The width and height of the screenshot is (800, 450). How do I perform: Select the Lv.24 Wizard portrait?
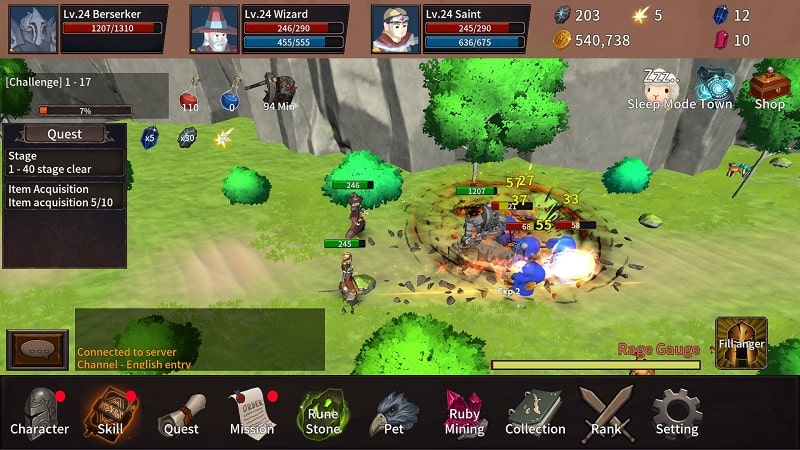click(x=214, y=28)
